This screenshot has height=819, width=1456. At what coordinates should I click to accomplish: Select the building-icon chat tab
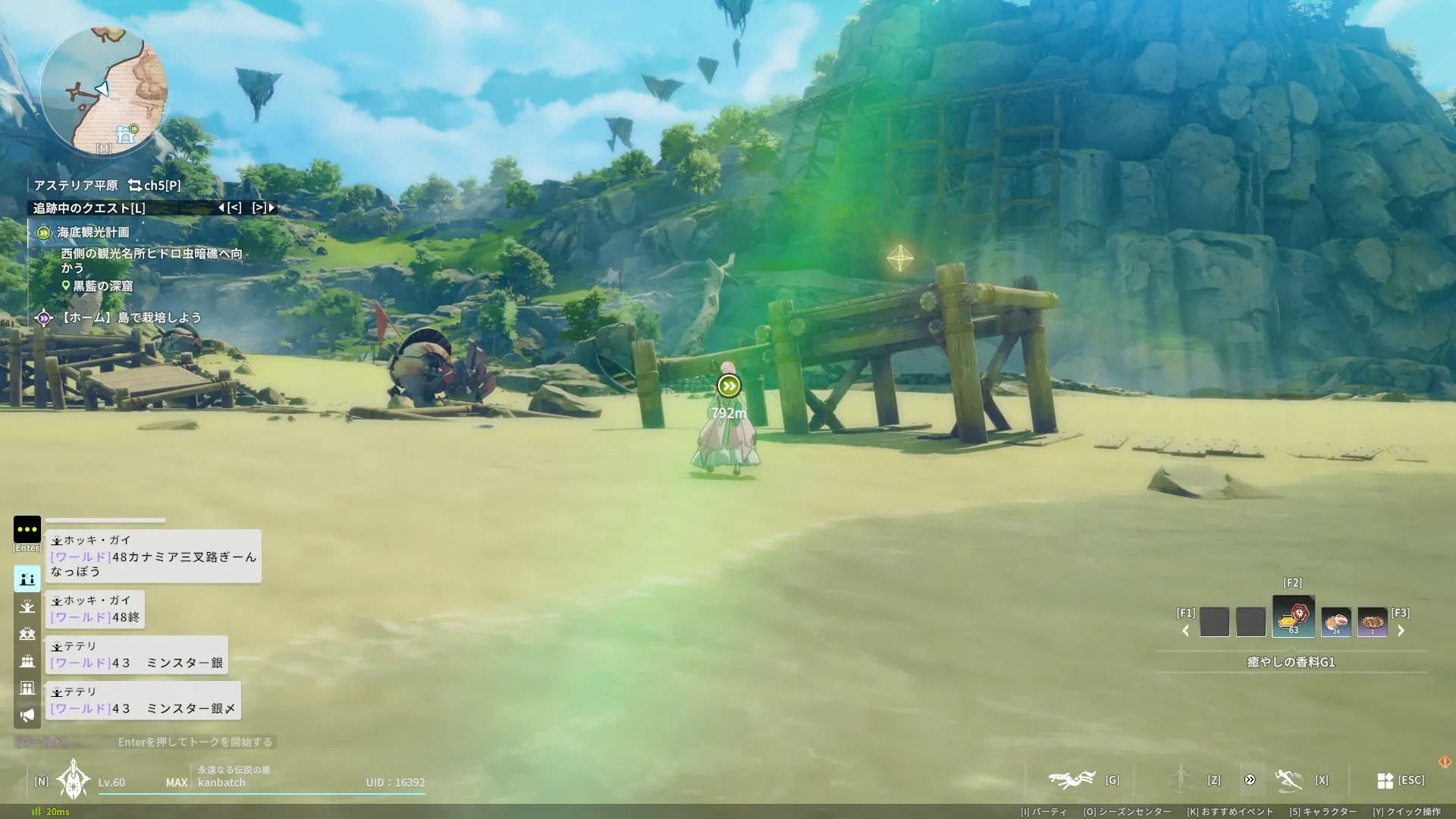click(x=27, y=688)
